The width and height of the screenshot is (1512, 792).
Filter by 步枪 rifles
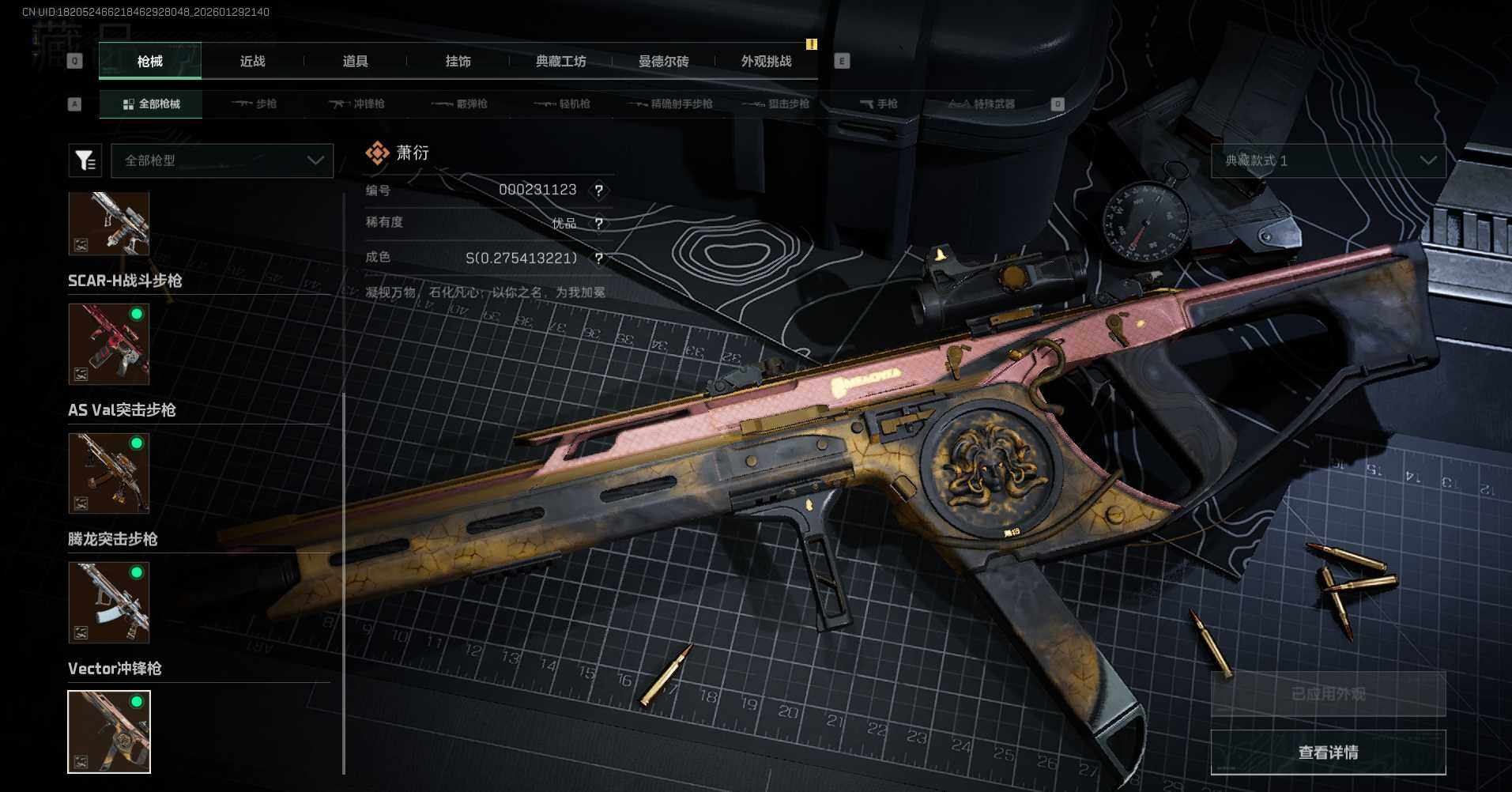click(255, 104)
